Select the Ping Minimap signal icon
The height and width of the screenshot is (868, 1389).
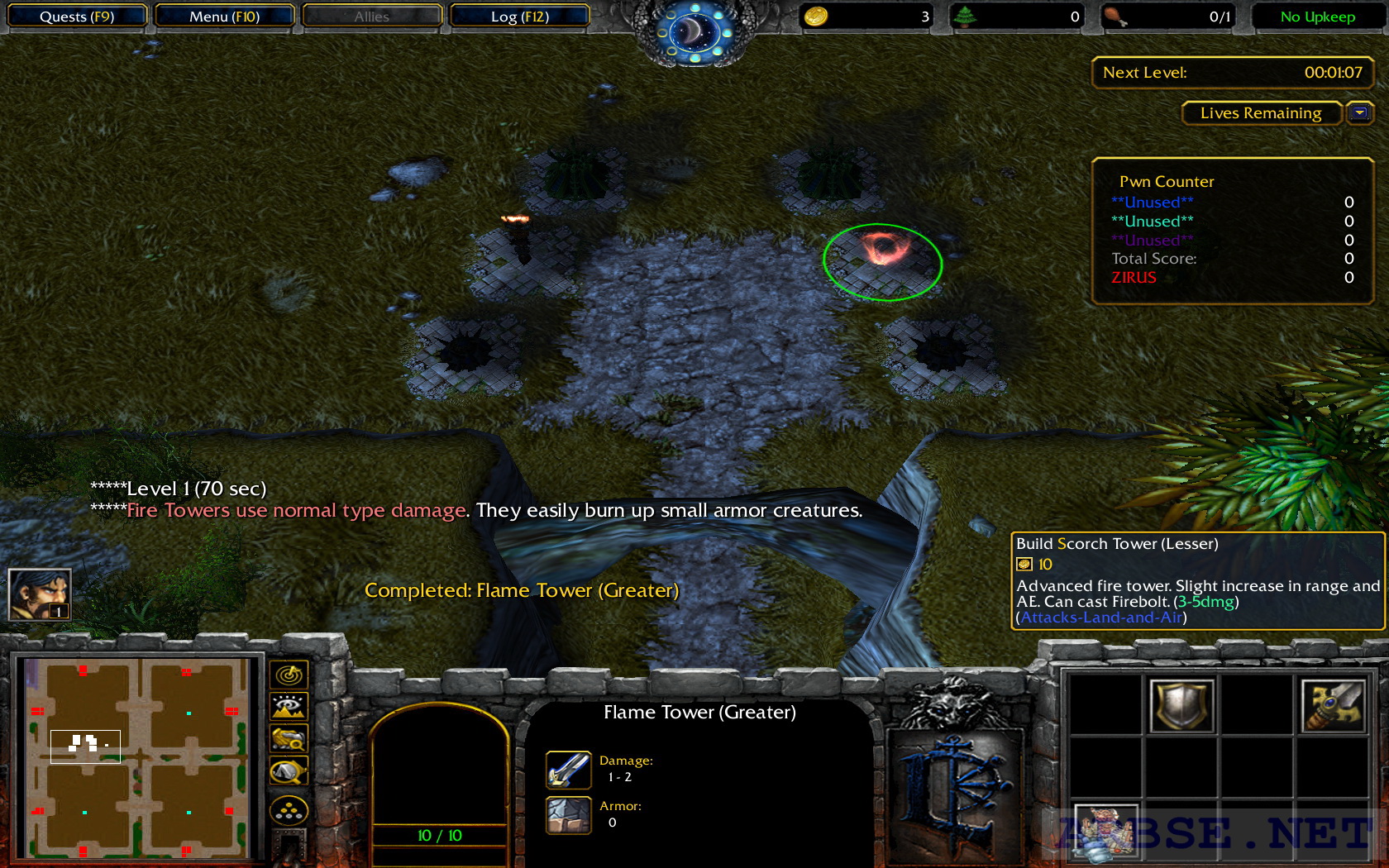pyautogui.click(x=288, y=675)
